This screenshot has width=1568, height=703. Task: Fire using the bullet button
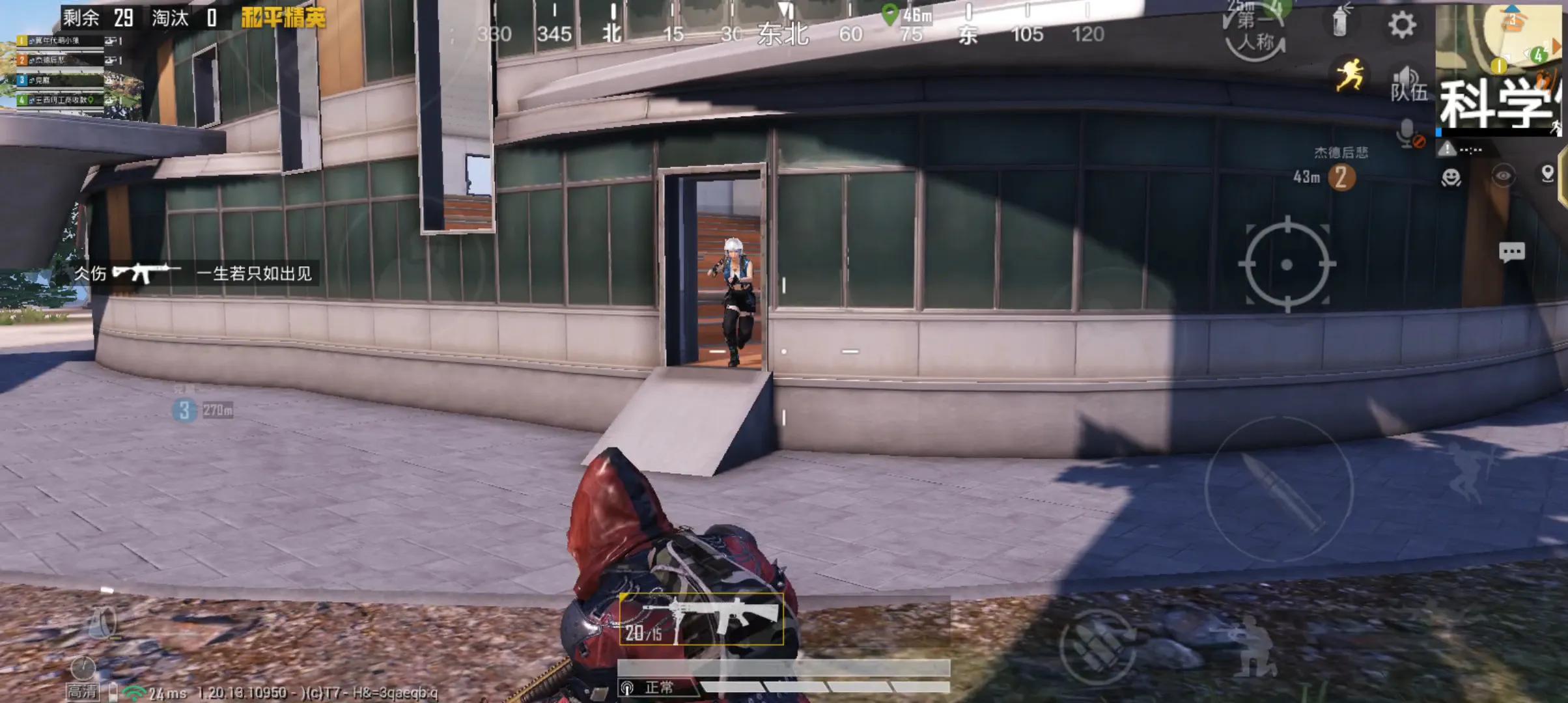point(1279,489)
